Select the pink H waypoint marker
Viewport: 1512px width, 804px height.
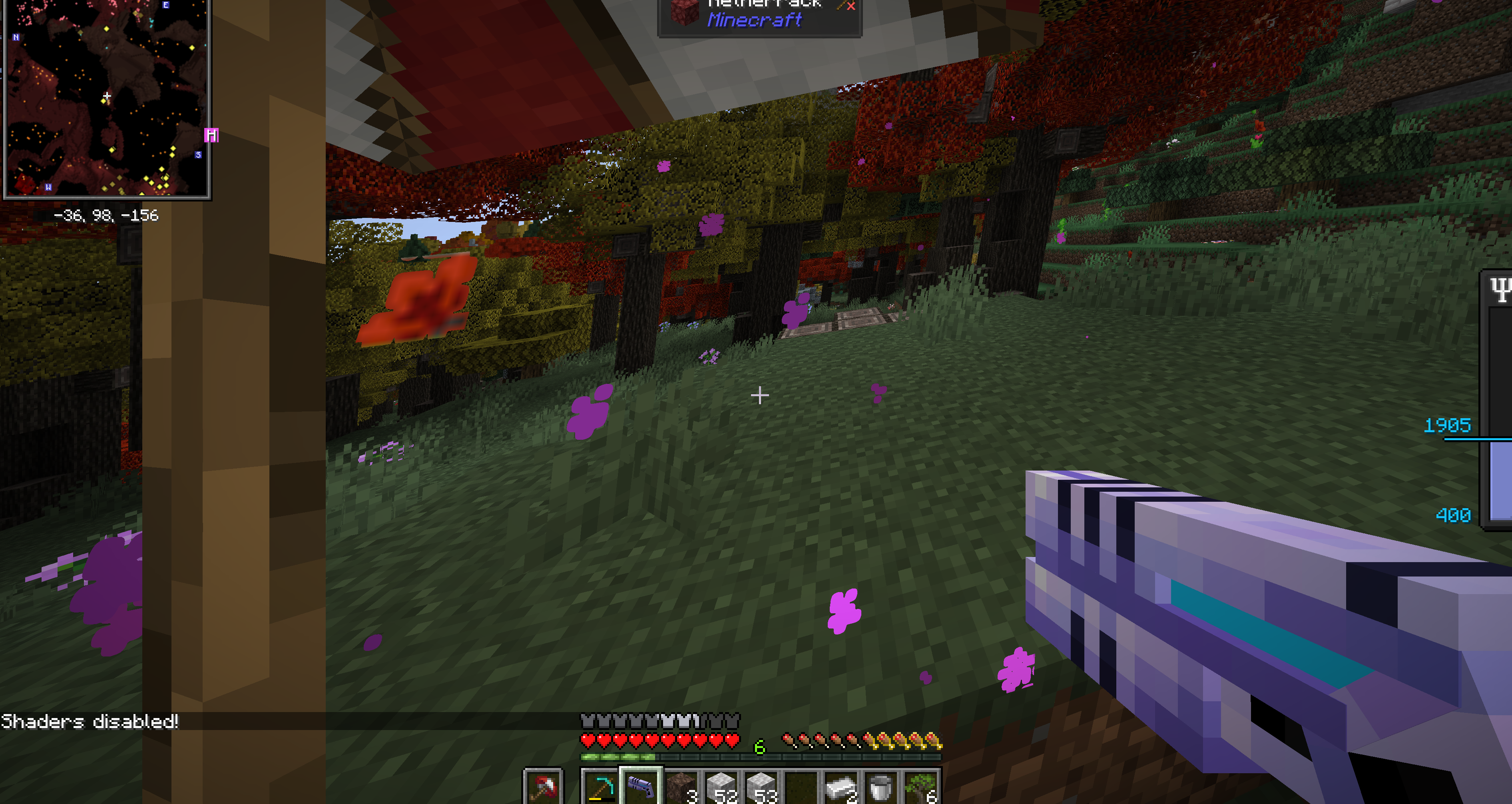tap(211, 136)
